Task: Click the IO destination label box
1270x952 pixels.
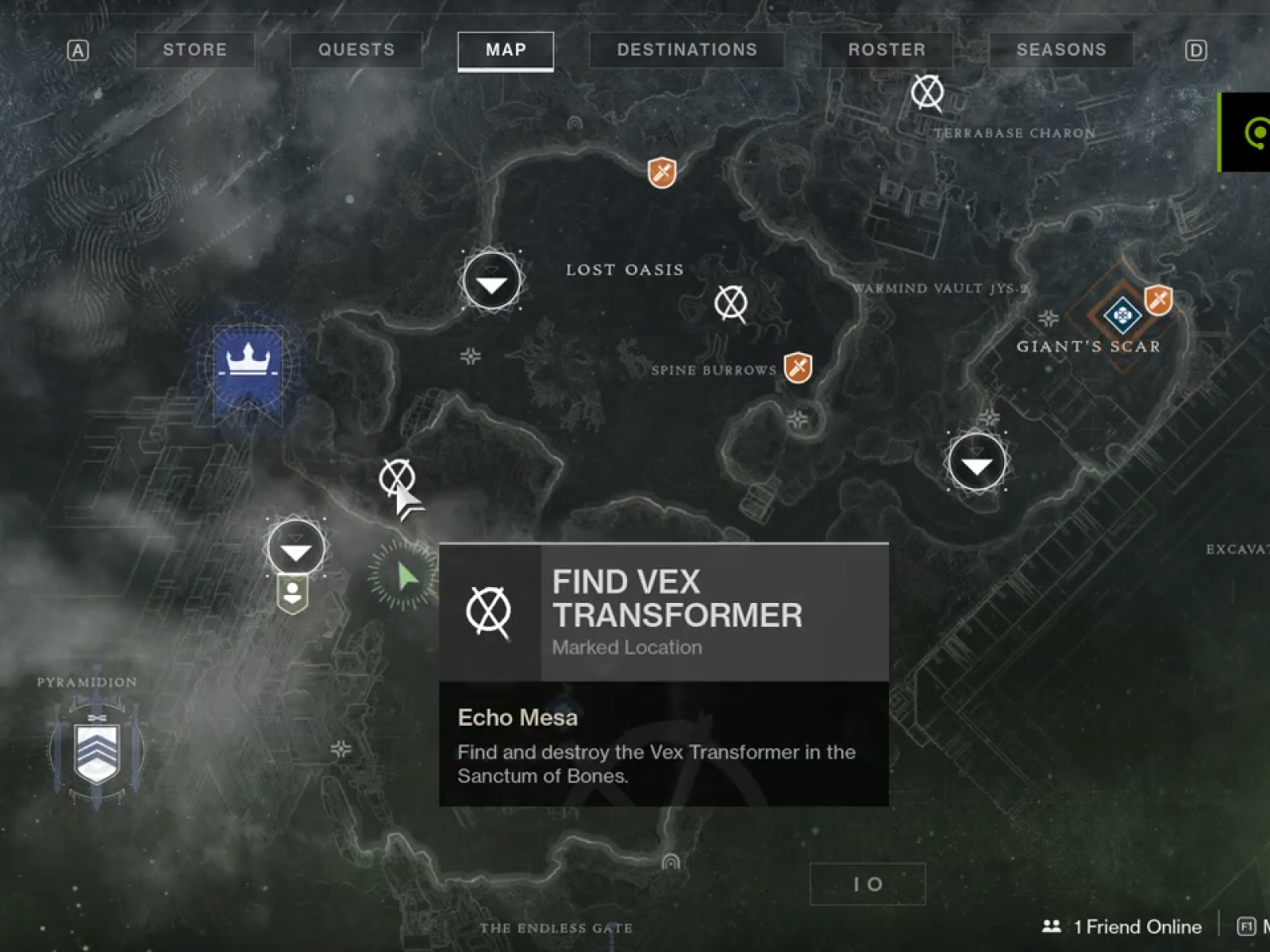Action: [868, 884]
